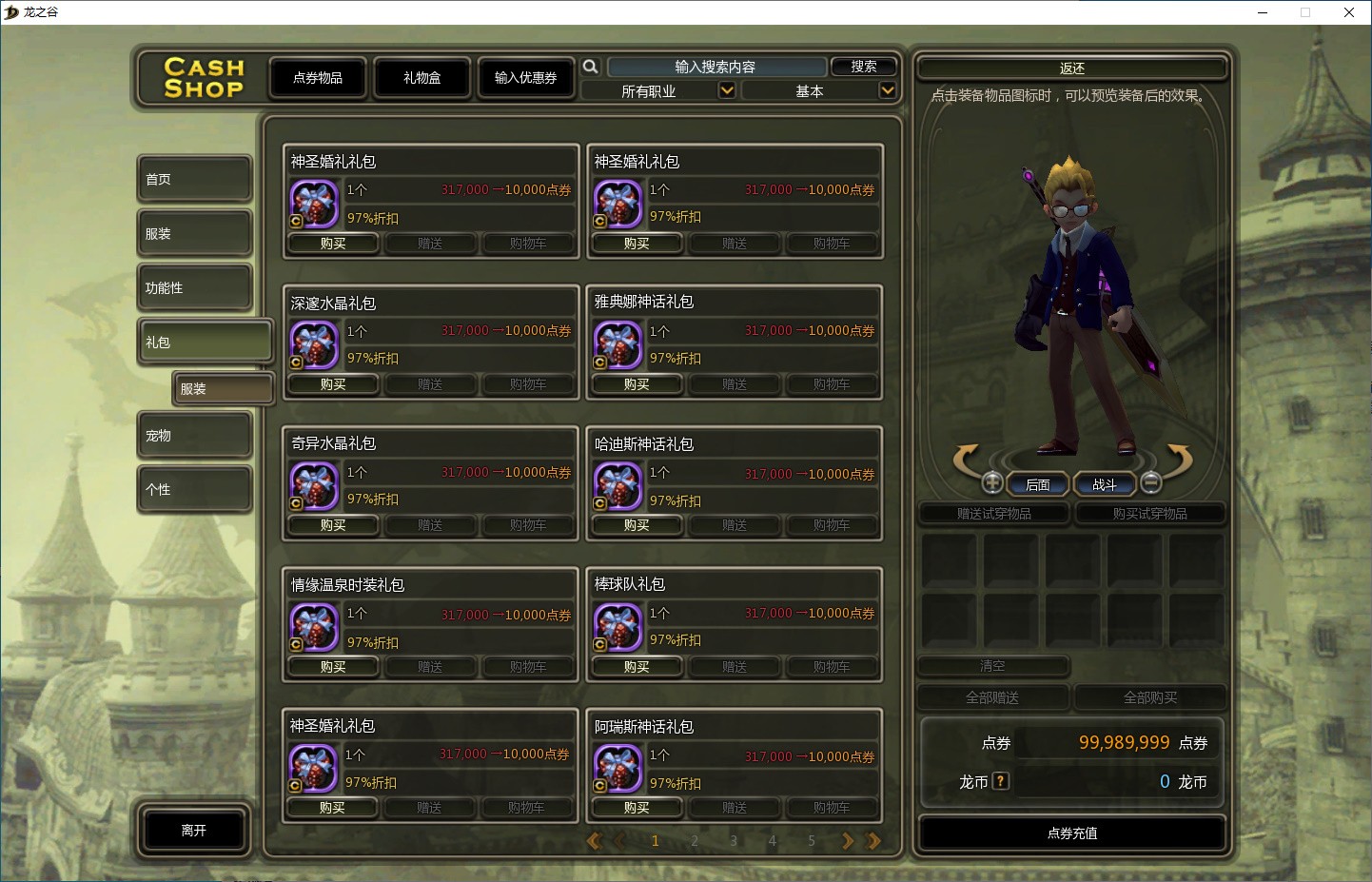Expand the 基本 sort dropdown
This screenshot has height=882, width=1372.
[x=887, y=90]
